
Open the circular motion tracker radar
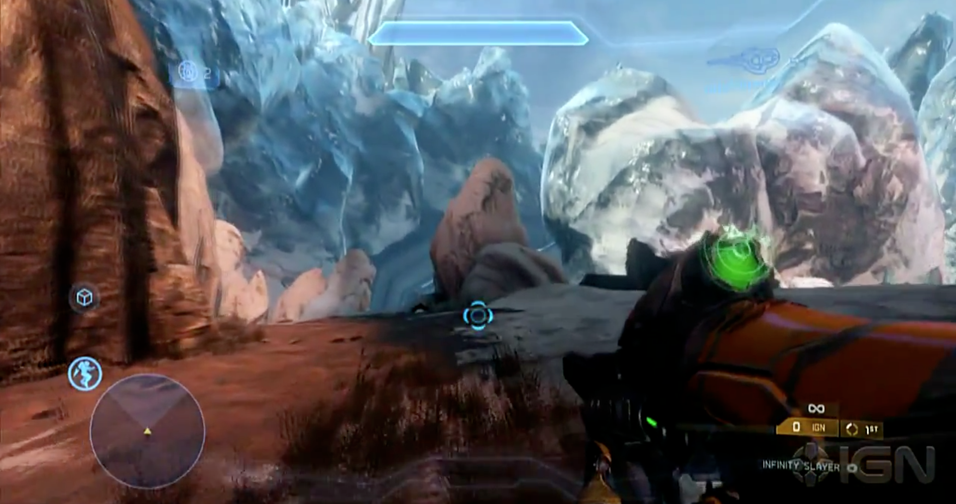[147, 431]
